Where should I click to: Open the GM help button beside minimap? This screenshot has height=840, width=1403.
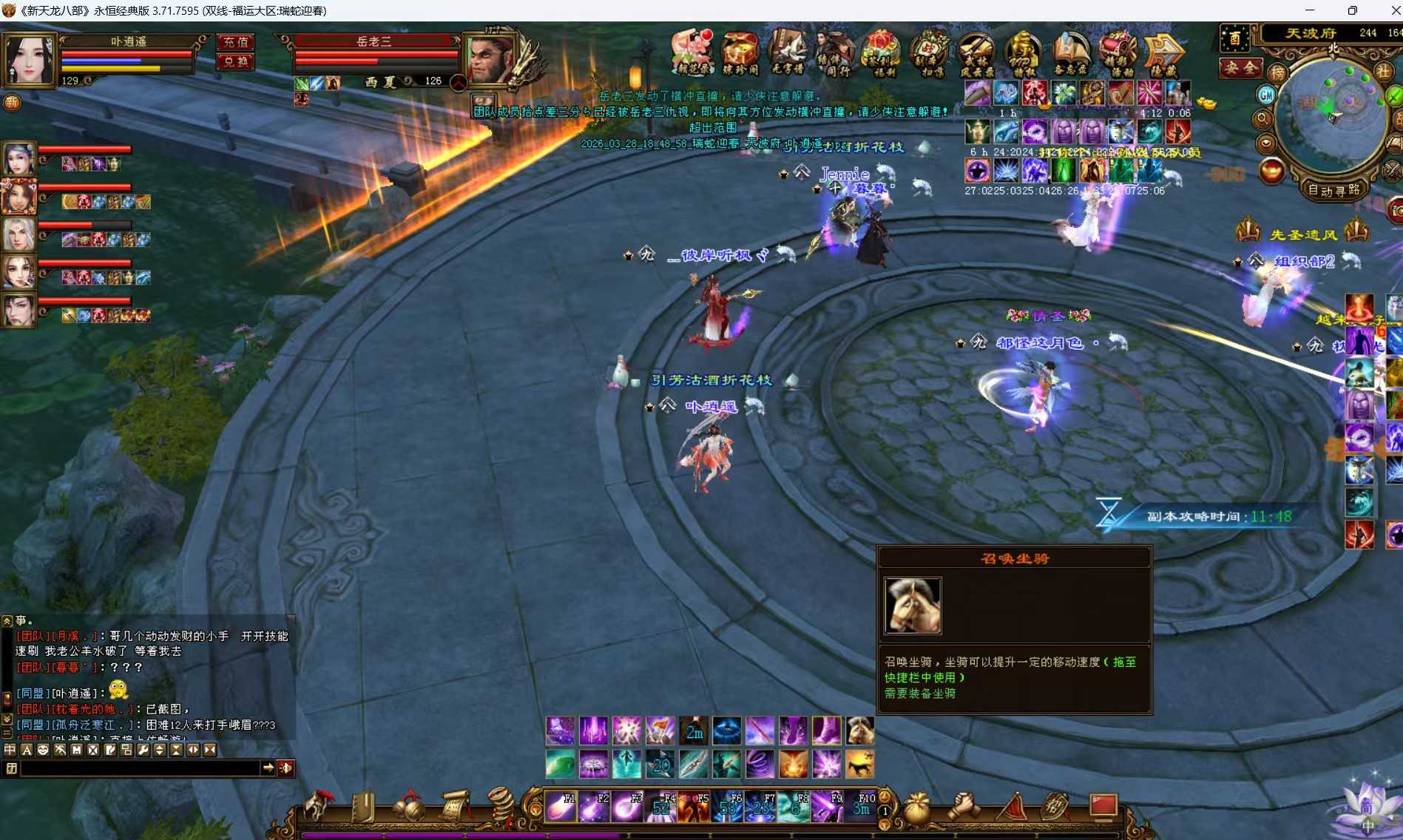(1266, 95)
